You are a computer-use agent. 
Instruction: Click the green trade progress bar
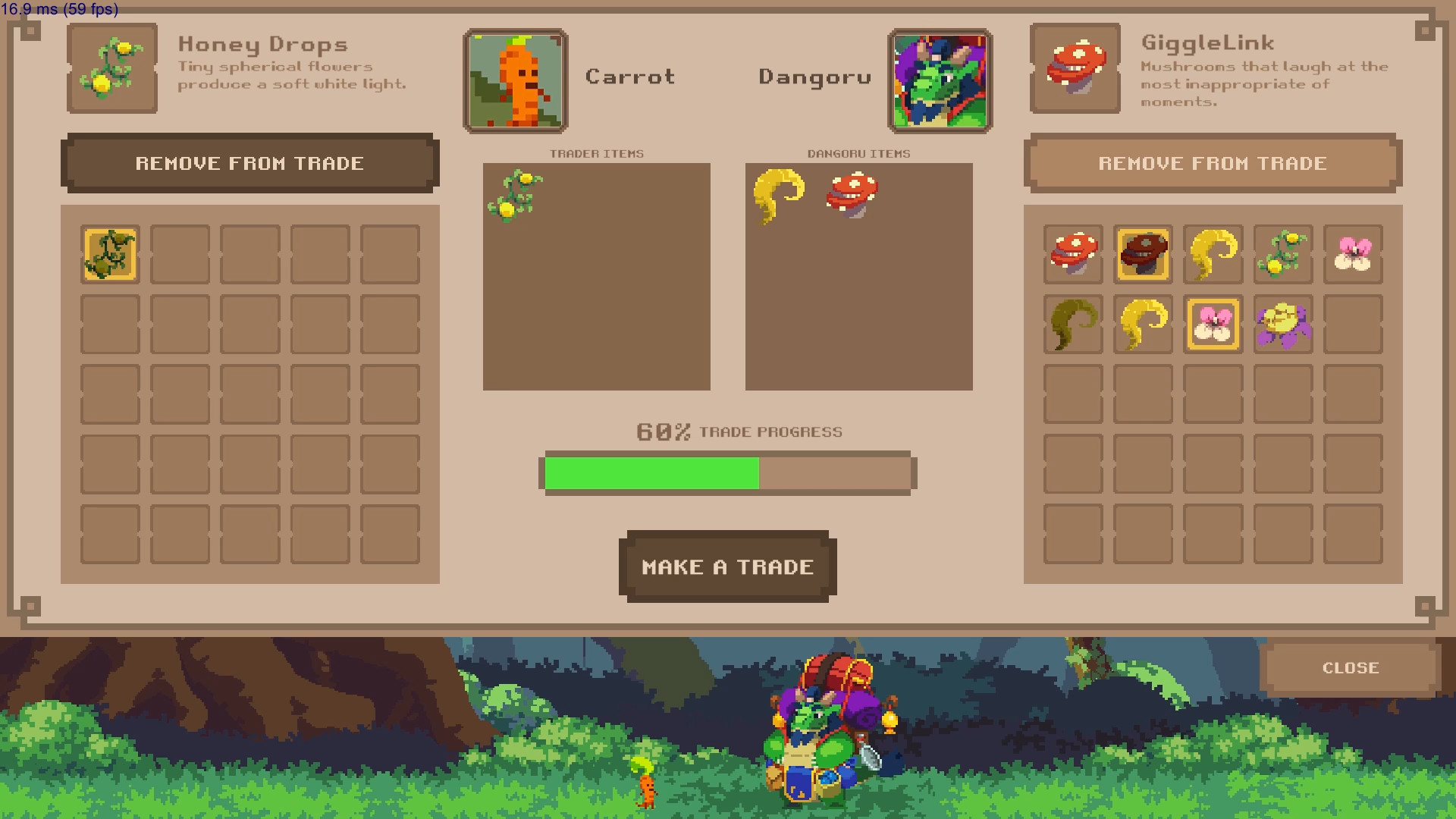click(x=652, y=472)
